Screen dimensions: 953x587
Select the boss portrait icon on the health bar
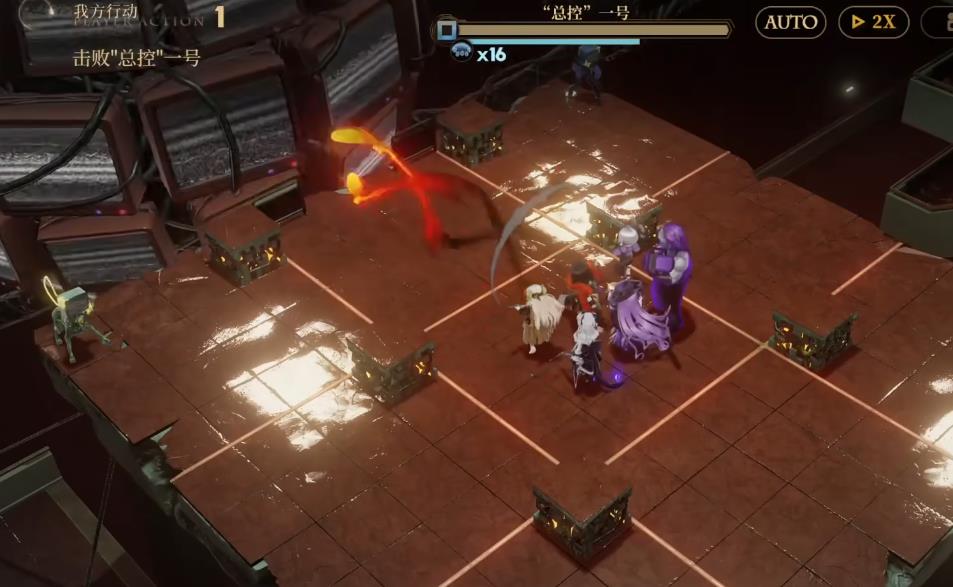[447, 30]
